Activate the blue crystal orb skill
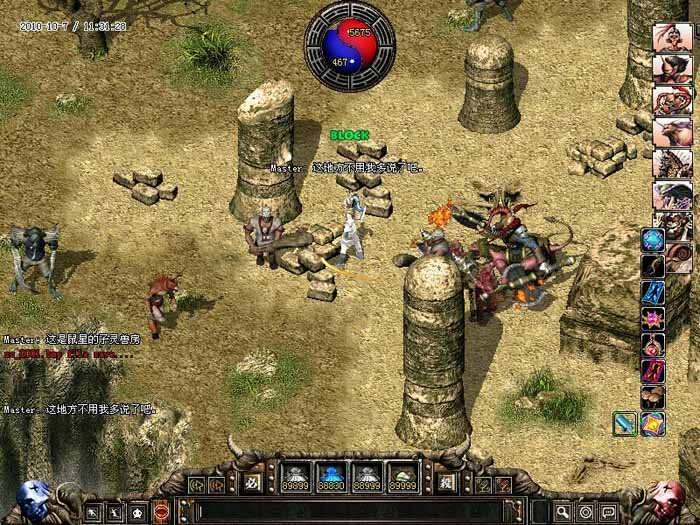 tap(653, 240)
